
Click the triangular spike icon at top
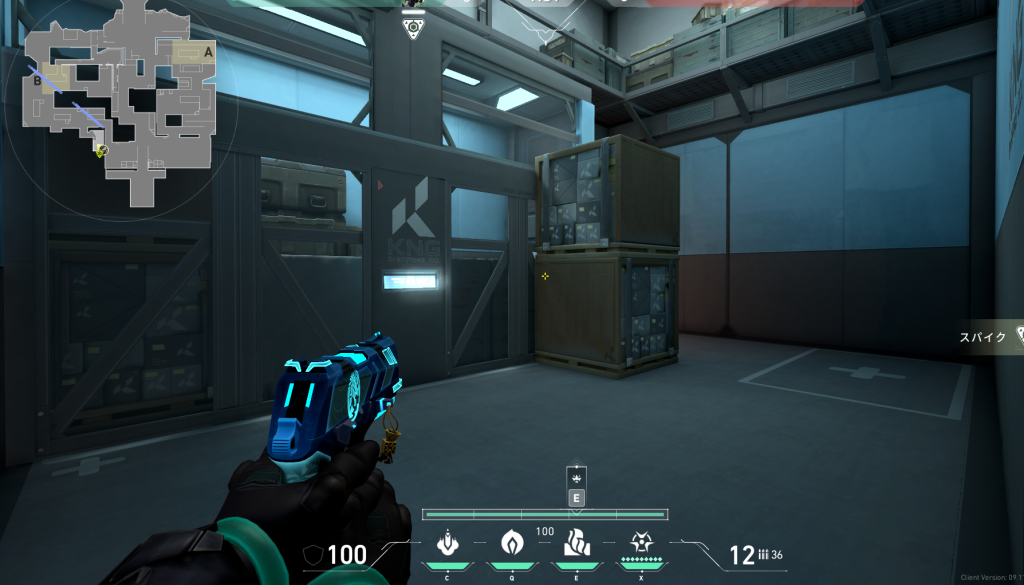coord(411,28)
